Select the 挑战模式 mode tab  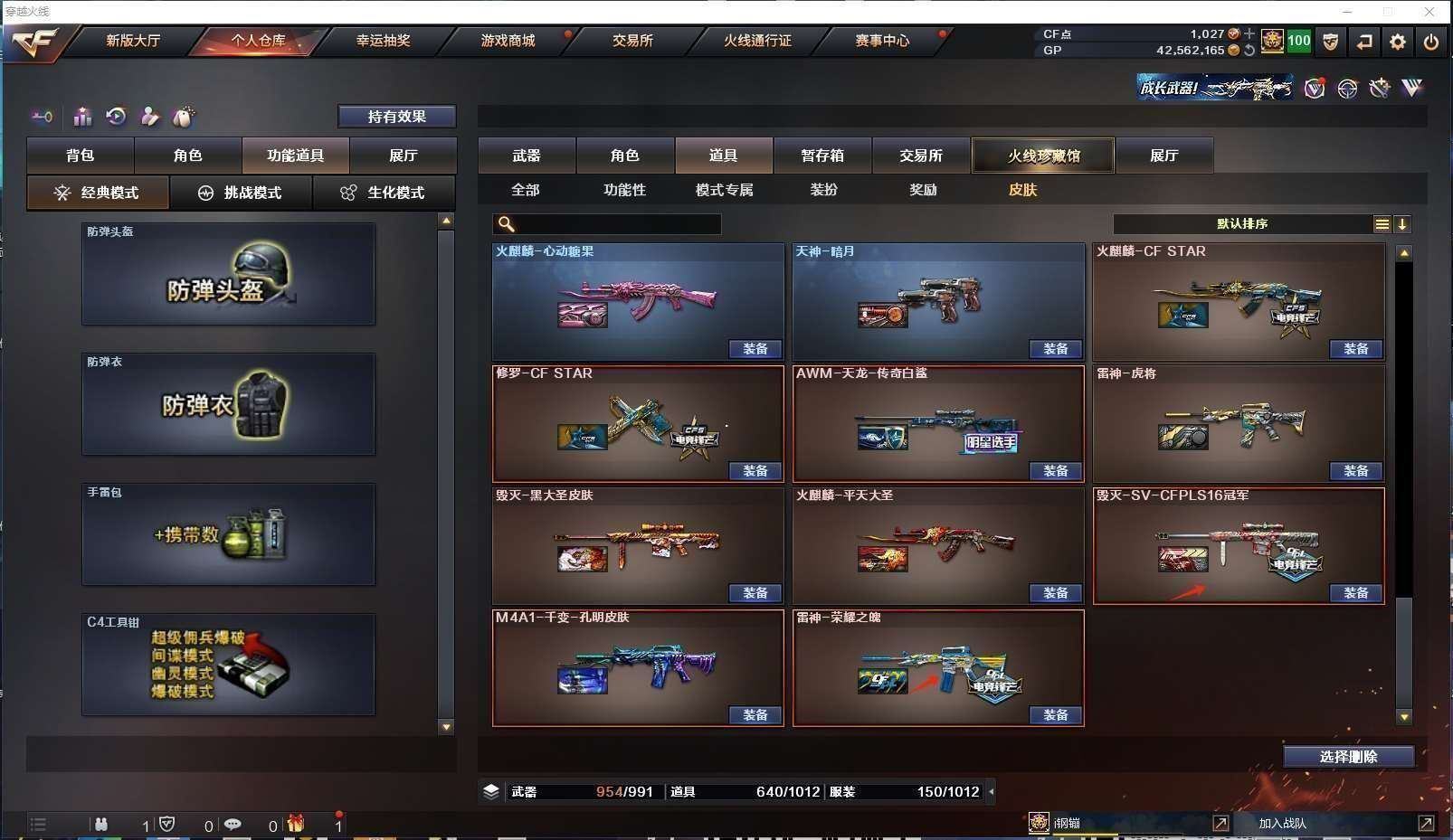(241, 193)
